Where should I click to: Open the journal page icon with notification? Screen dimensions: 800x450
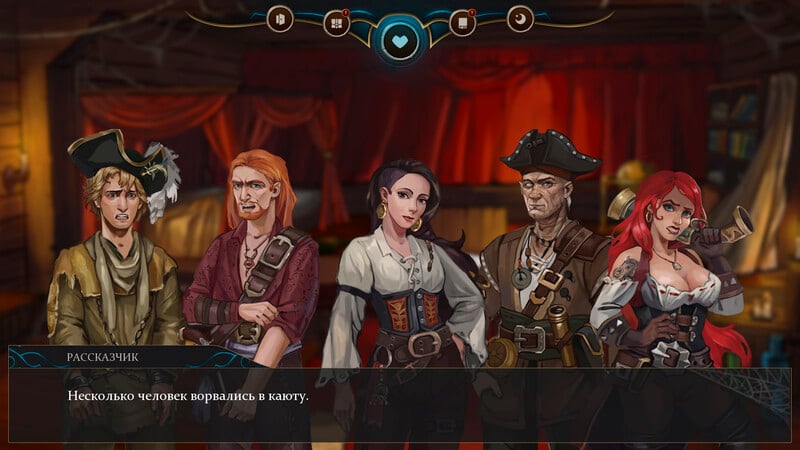(462, 22)
